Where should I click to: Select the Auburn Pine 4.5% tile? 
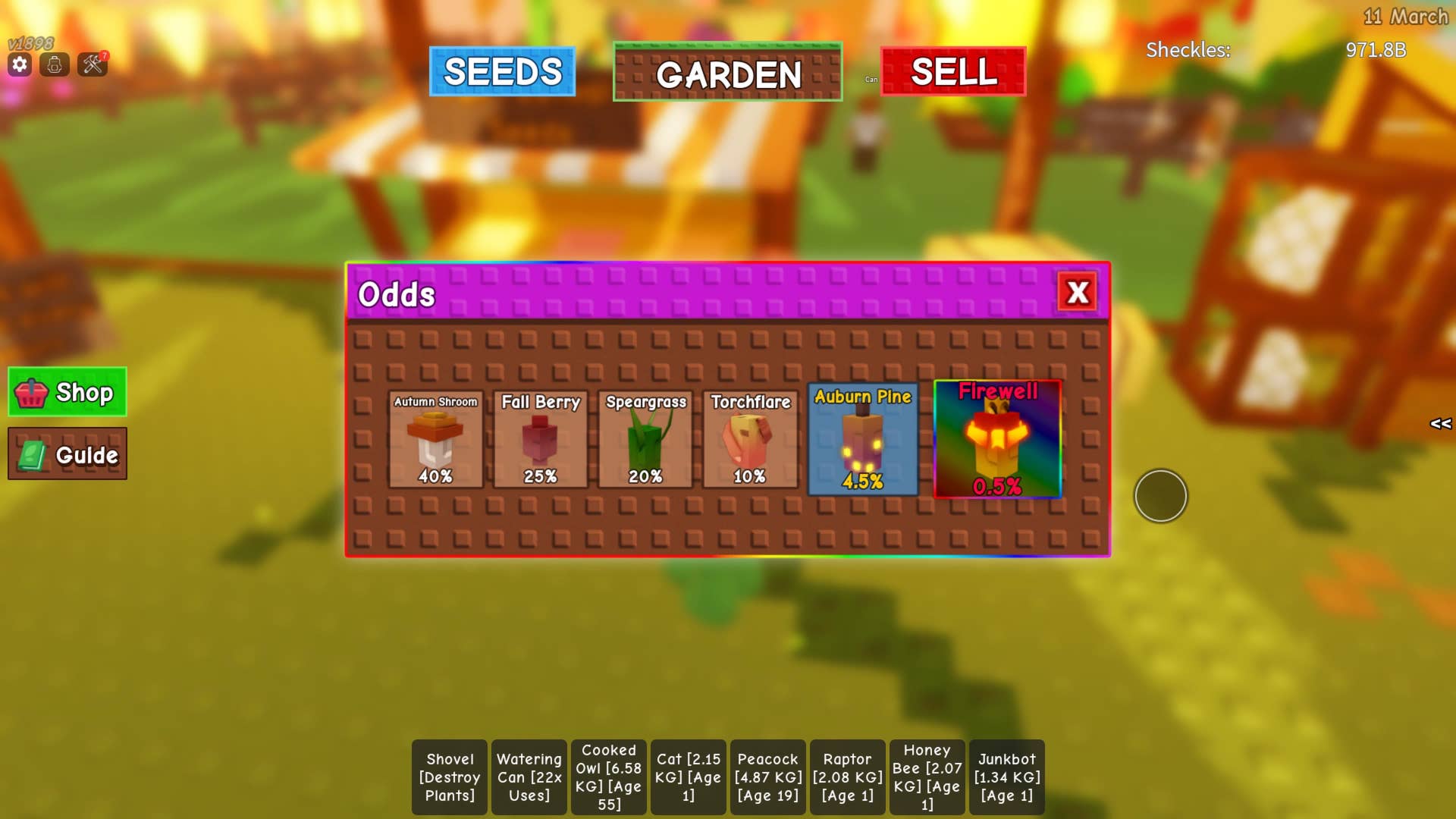(x=862, y=439)
